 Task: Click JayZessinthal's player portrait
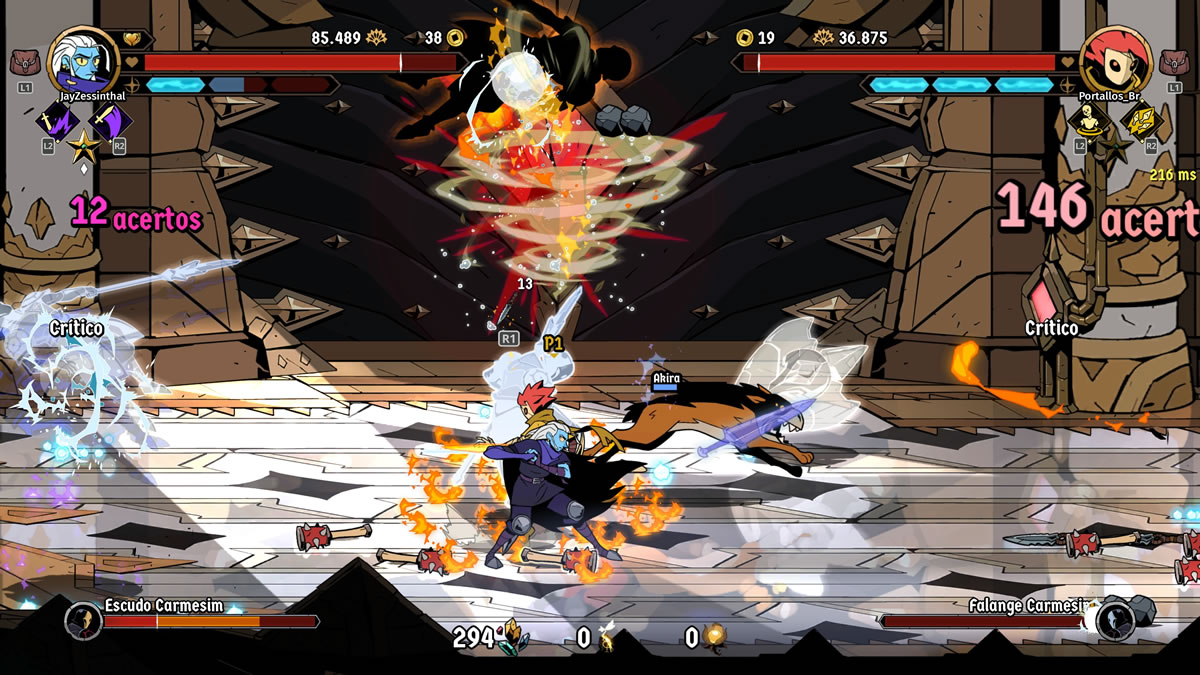tap(81, 60)
